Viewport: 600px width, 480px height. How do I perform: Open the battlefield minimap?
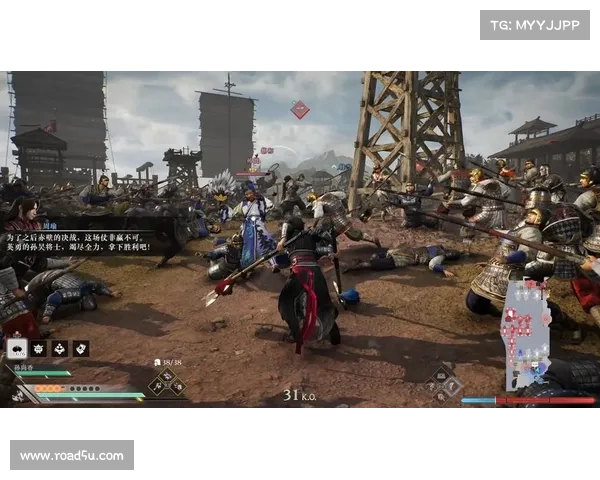526,335
